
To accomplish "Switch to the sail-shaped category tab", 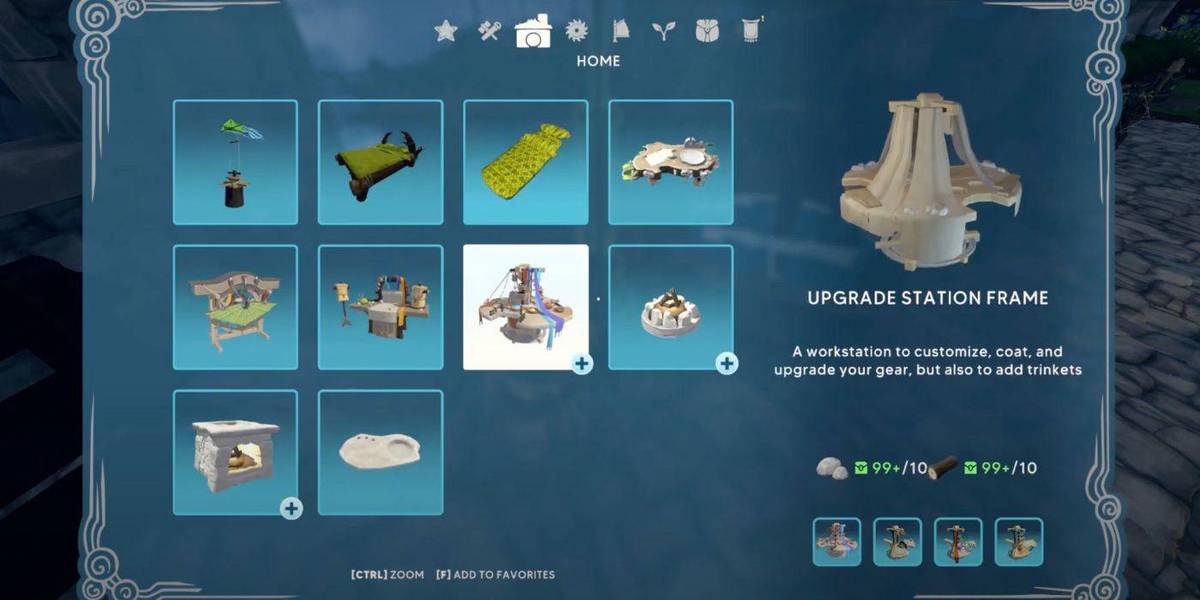I will 620,32.
